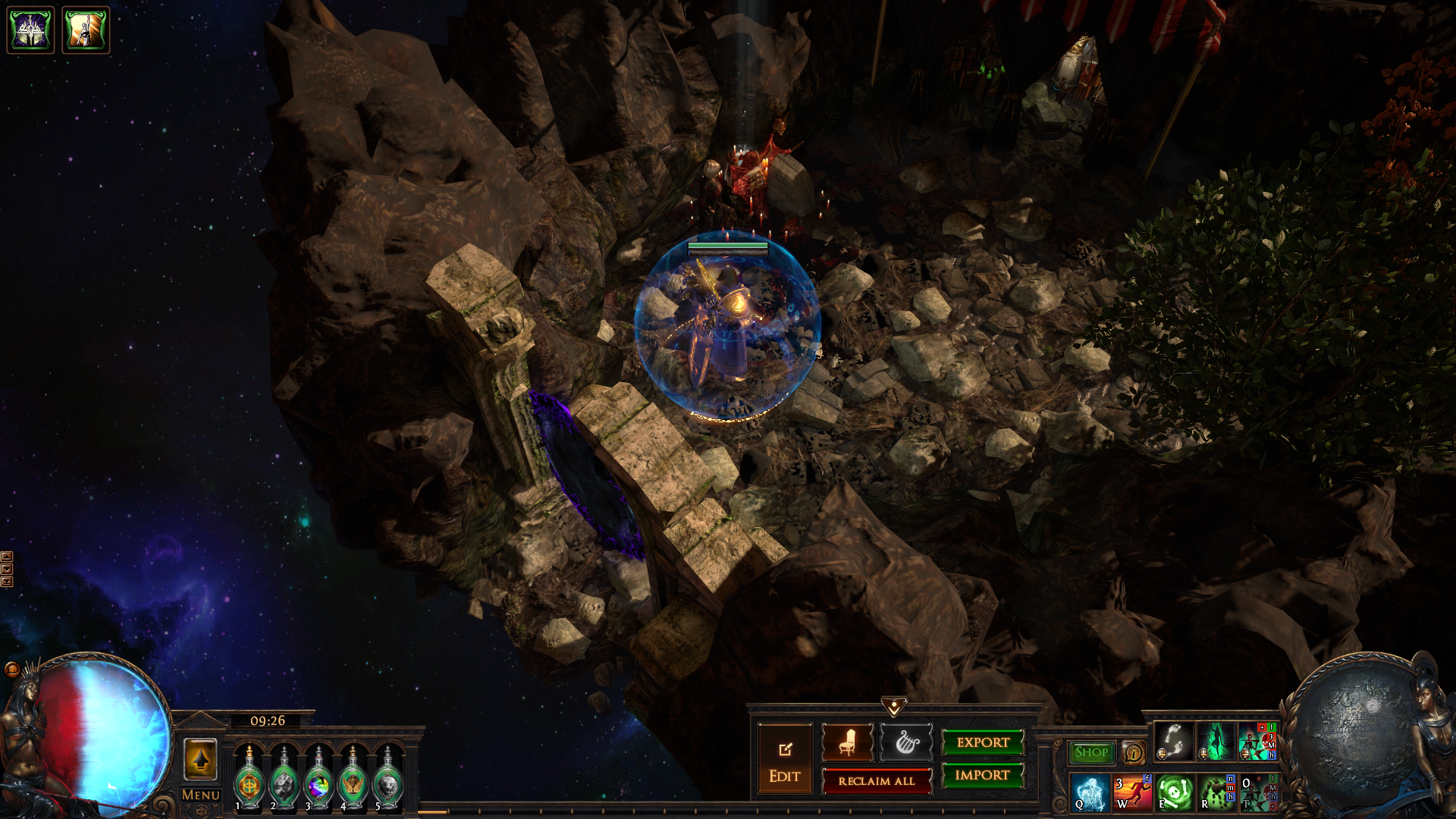Use the winged flask in slot 4
Screen dimensions: 1456x819
pos(353,780)
